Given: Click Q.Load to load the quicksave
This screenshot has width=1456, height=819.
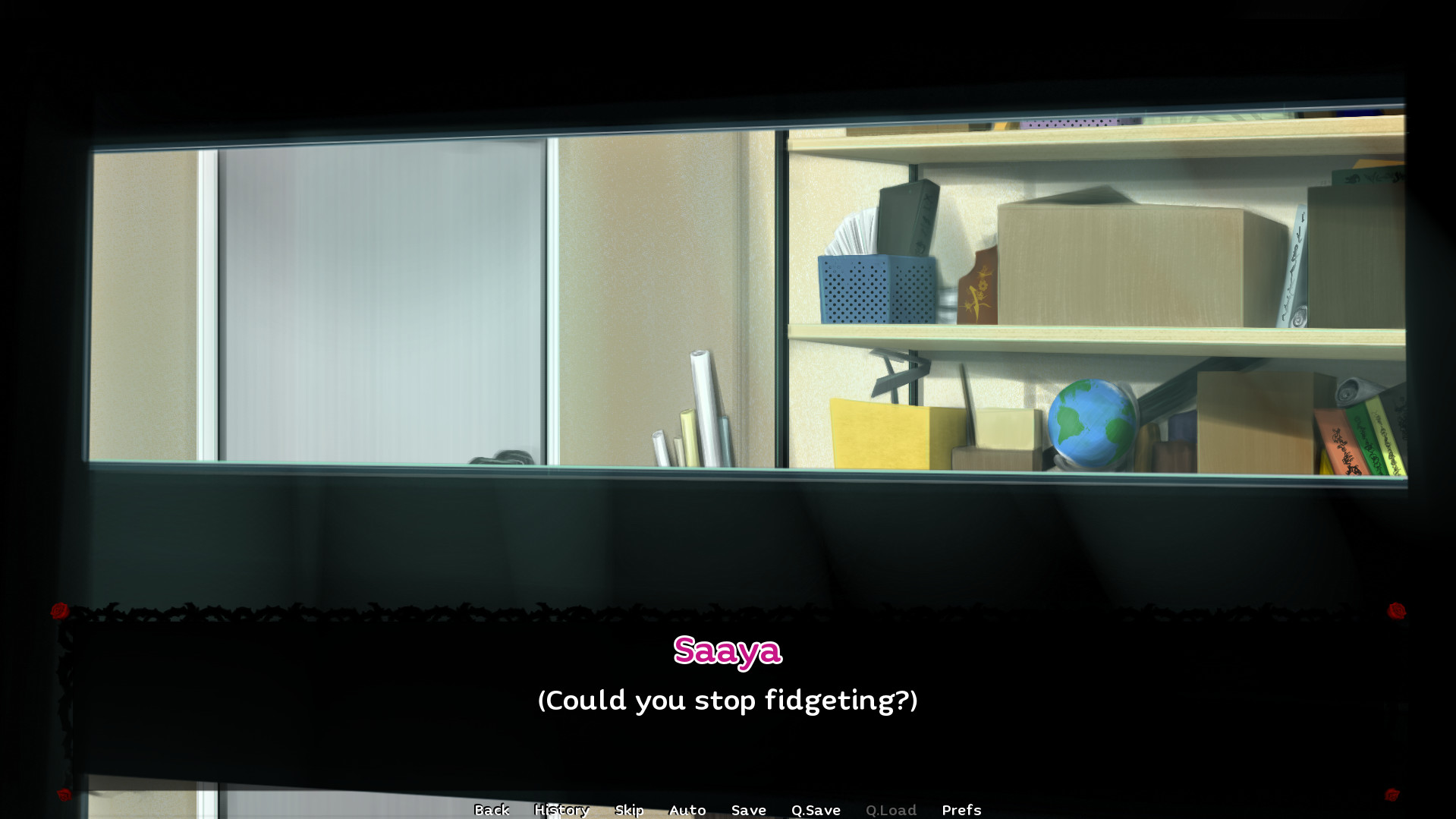Looking at the screenshot, I should point(892,810).
